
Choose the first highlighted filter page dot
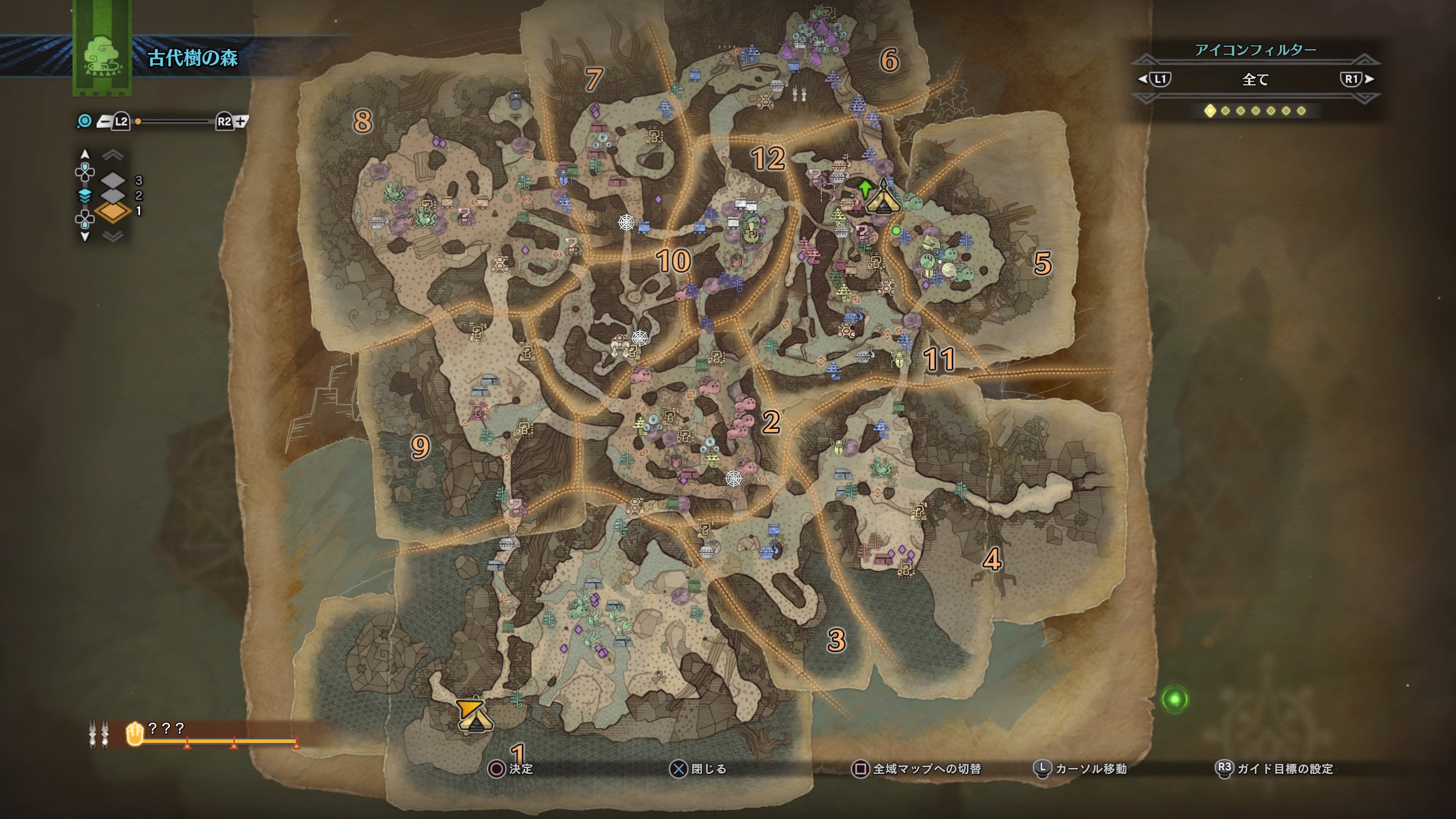click(1210, 111)
